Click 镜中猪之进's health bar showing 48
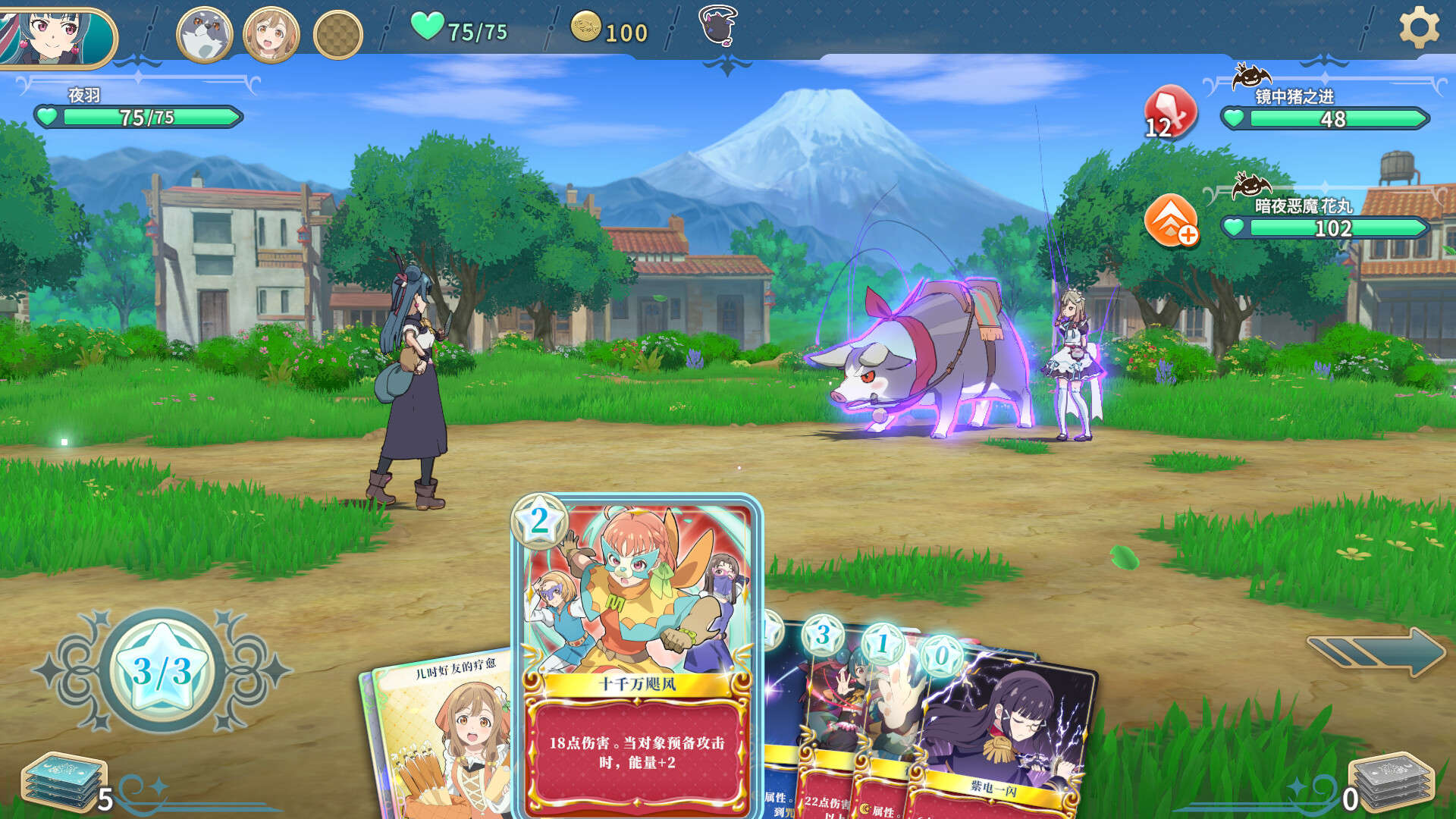 [1327, 119]
